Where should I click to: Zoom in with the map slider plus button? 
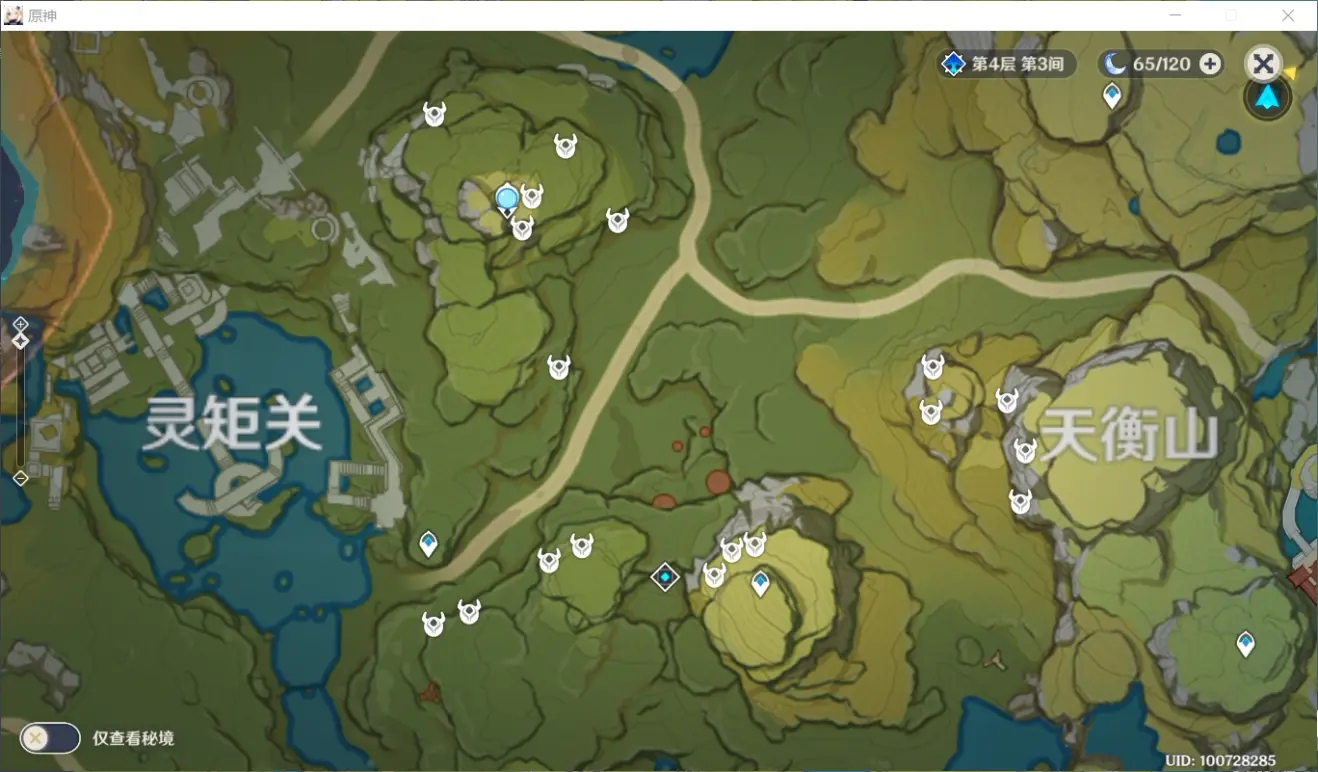(20, 324)
